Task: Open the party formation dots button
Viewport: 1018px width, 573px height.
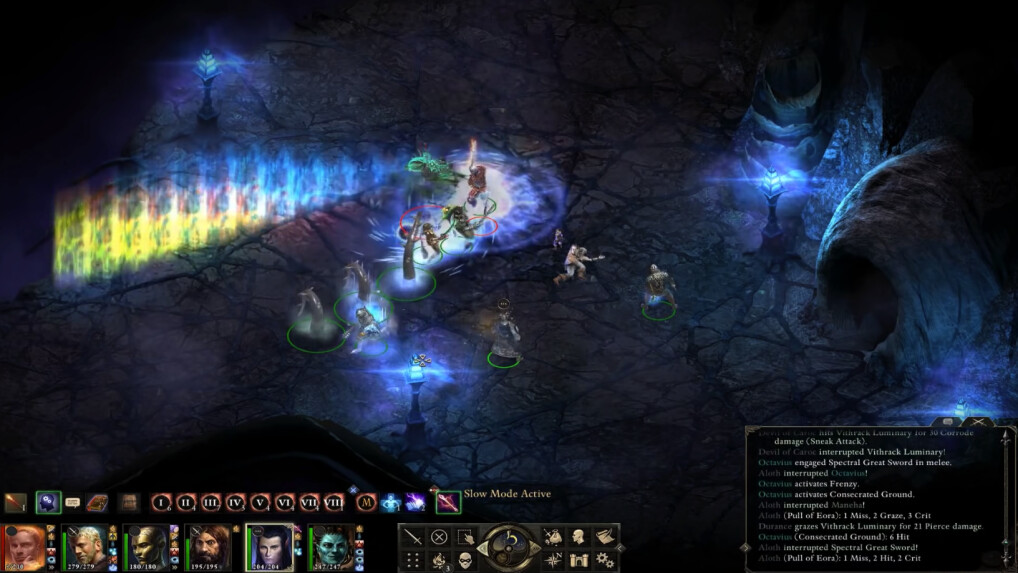Action: 413,560
